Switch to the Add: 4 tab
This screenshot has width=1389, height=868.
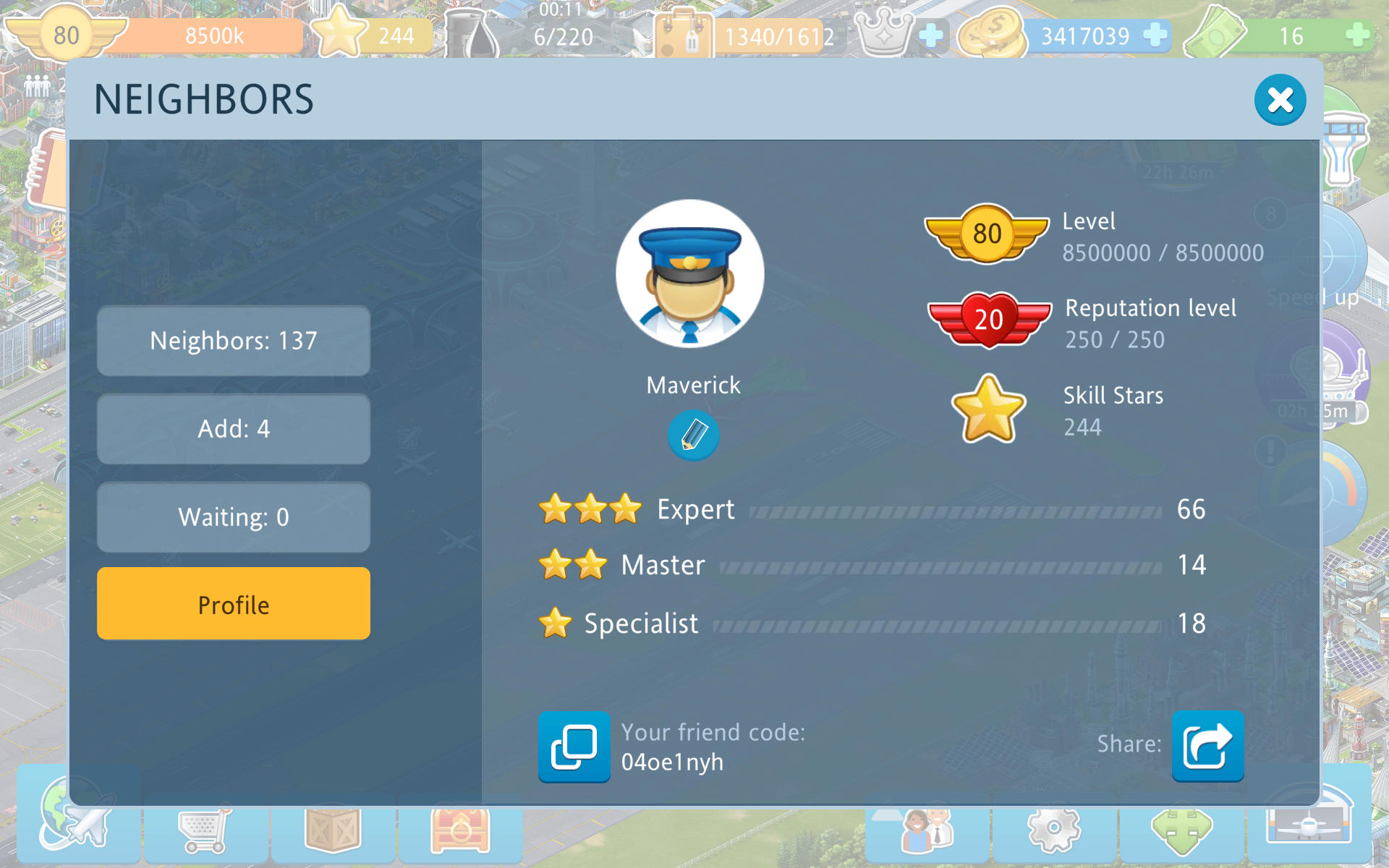[234, 429]
